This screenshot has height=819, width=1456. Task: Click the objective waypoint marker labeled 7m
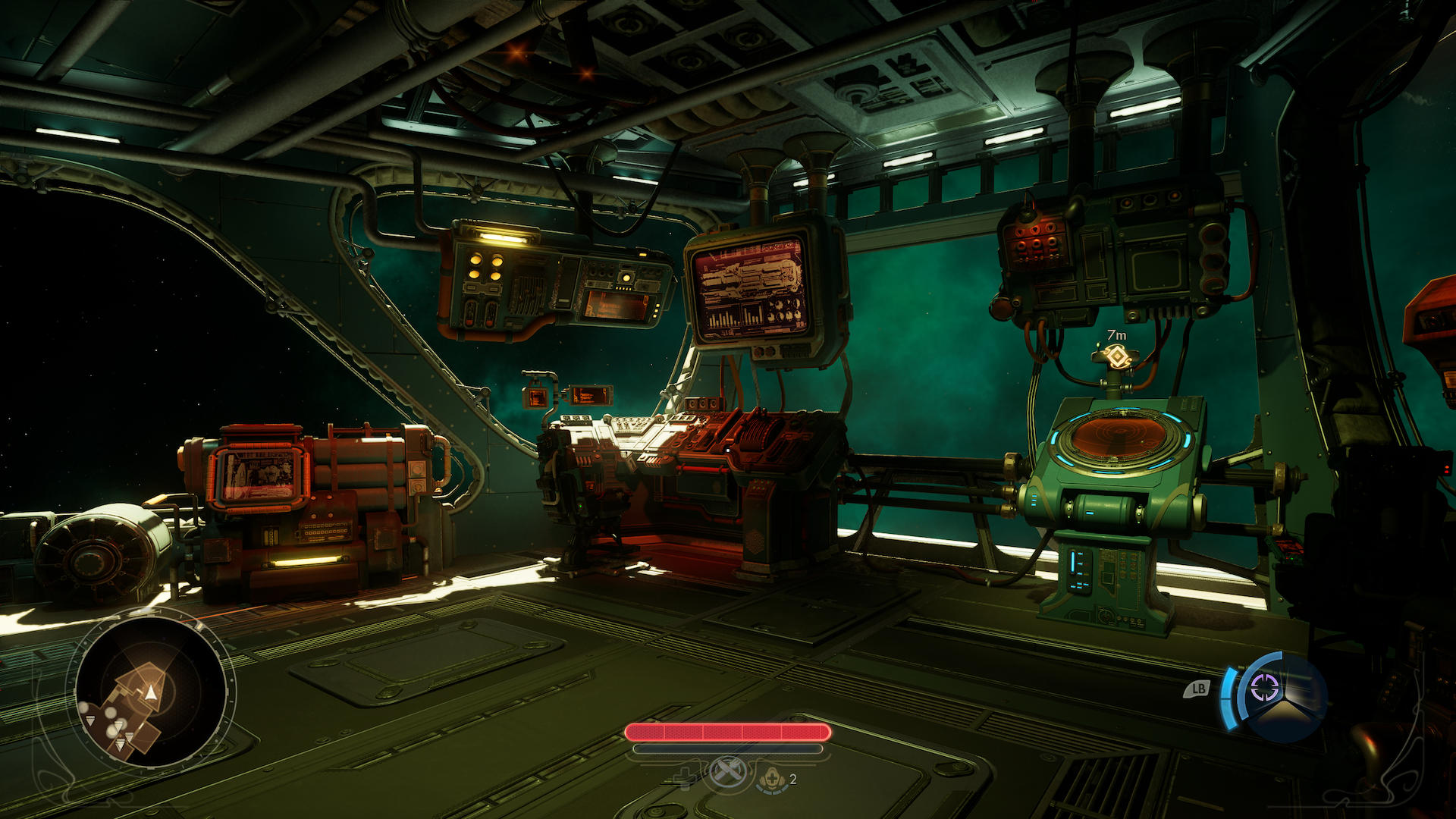(x=1116, y=356)
